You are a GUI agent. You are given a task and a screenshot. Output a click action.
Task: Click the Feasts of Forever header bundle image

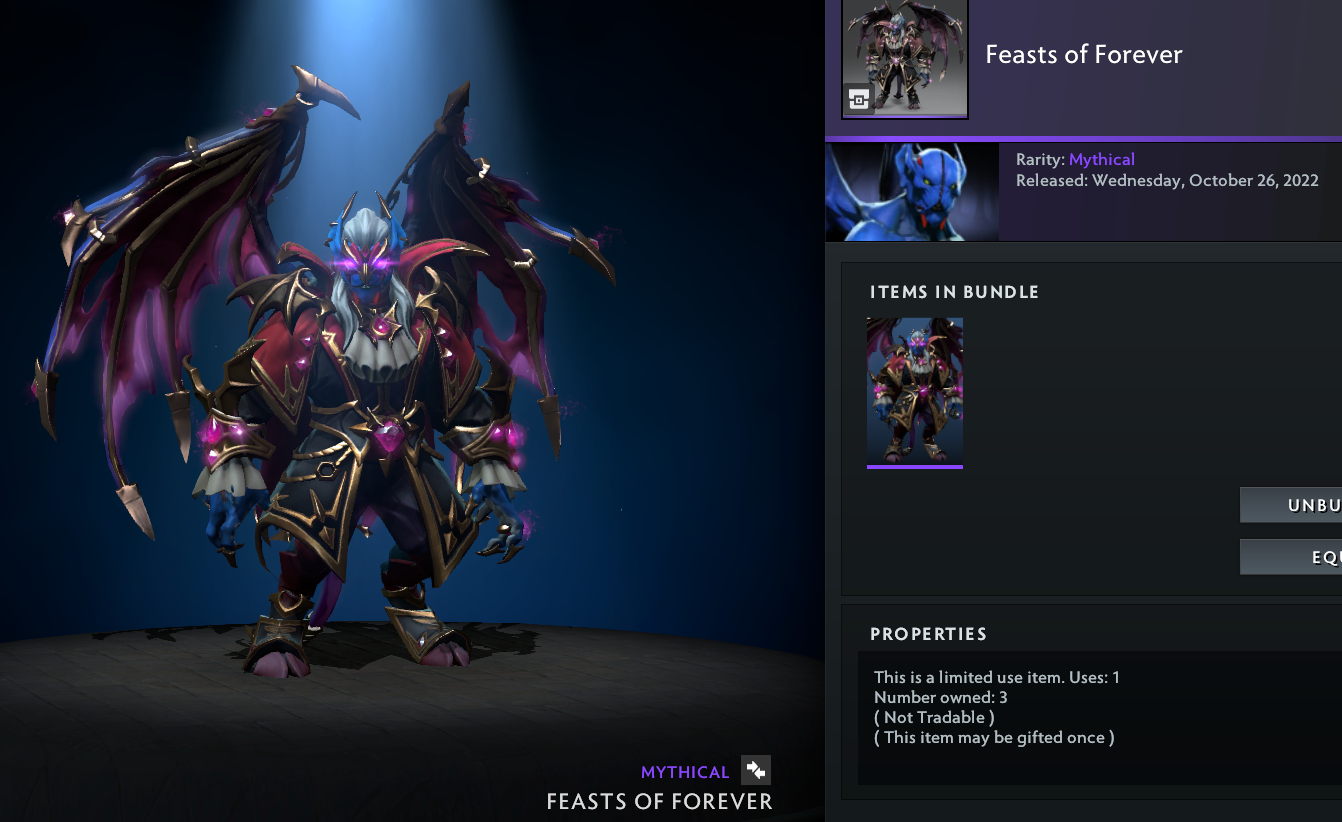(x=905, y=58)
